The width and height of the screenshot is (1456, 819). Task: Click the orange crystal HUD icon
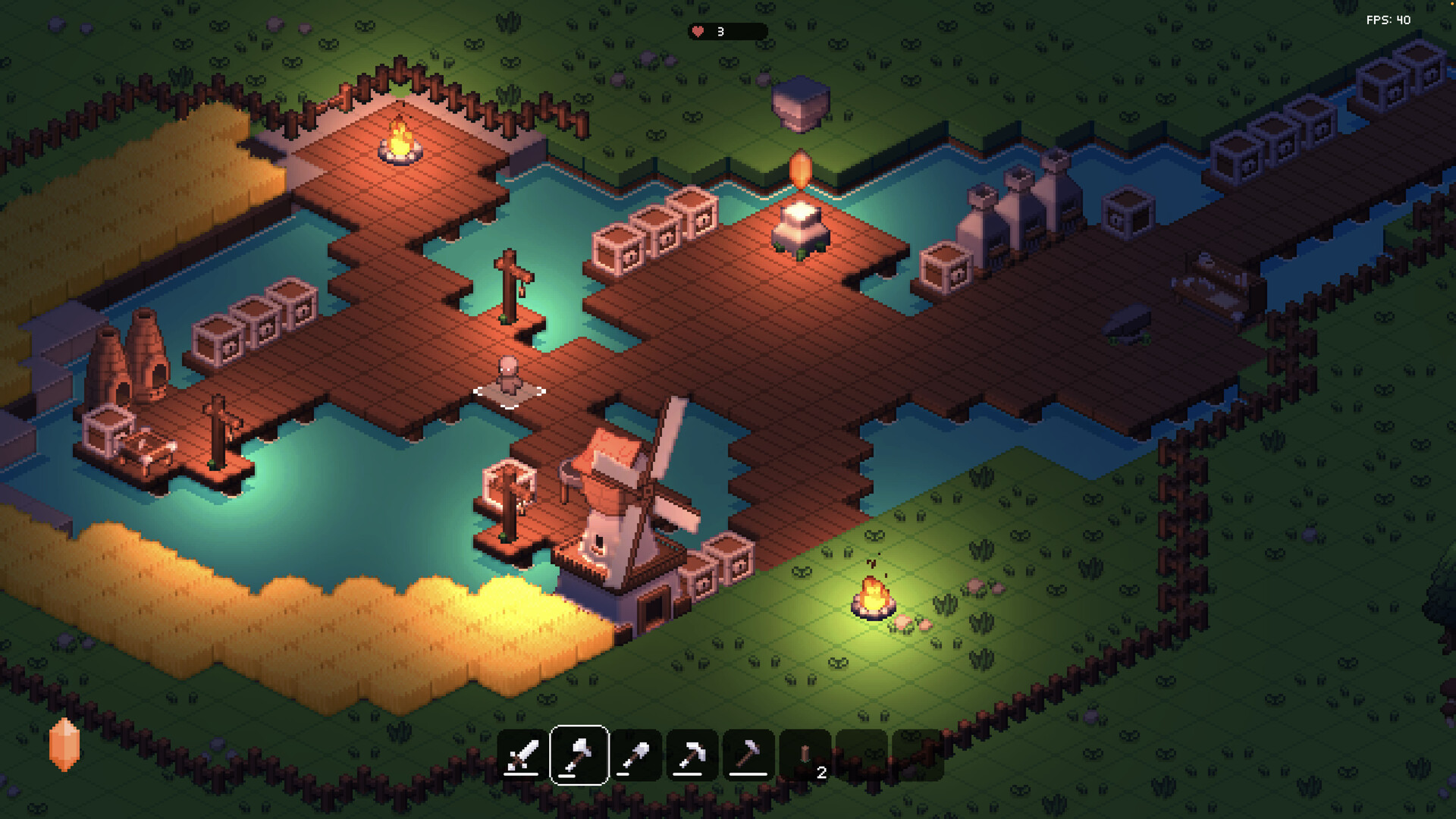64,744
